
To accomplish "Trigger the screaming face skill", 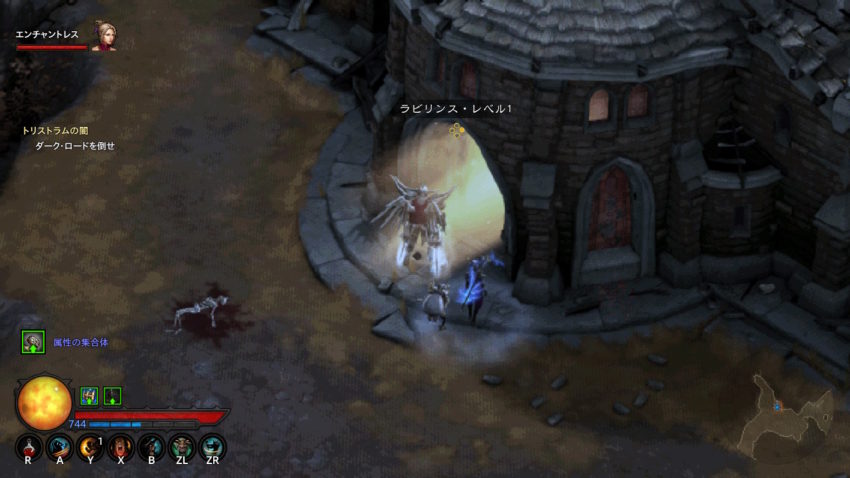I will point(121,447).
